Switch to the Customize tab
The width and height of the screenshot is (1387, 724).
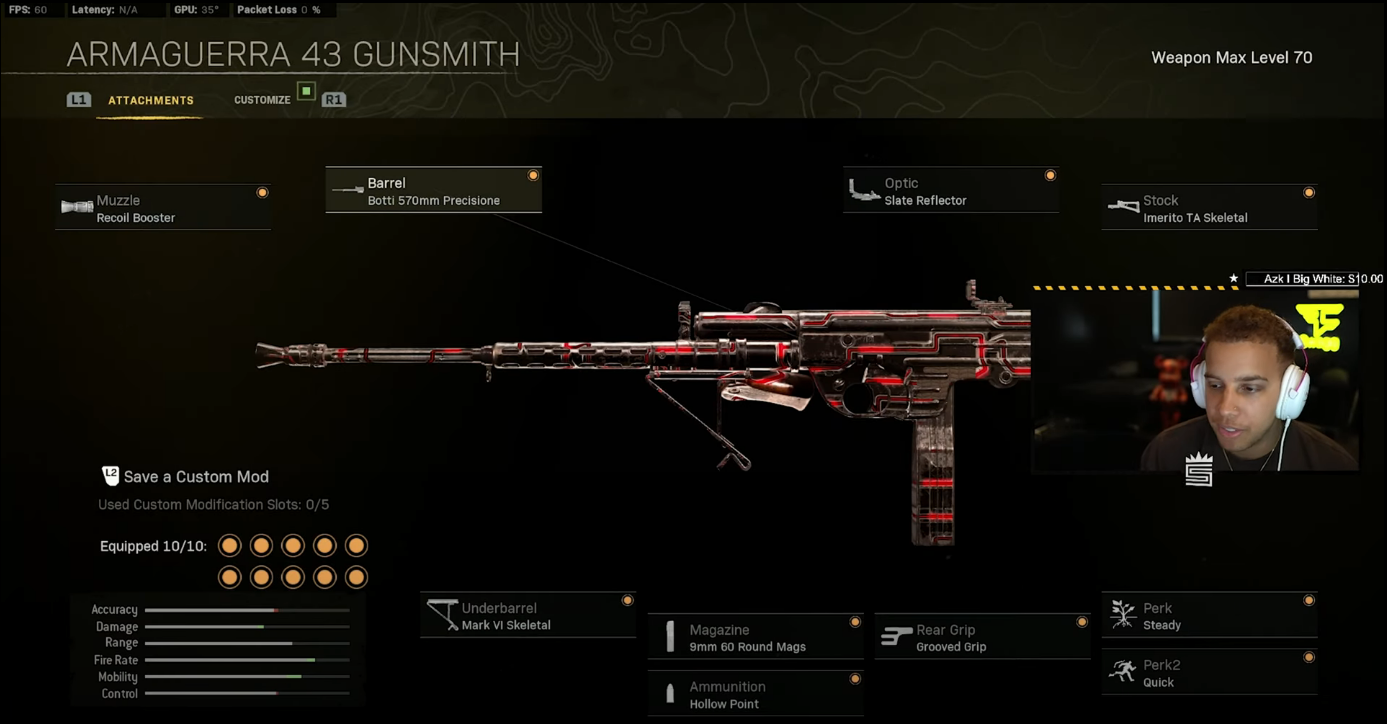262,99
